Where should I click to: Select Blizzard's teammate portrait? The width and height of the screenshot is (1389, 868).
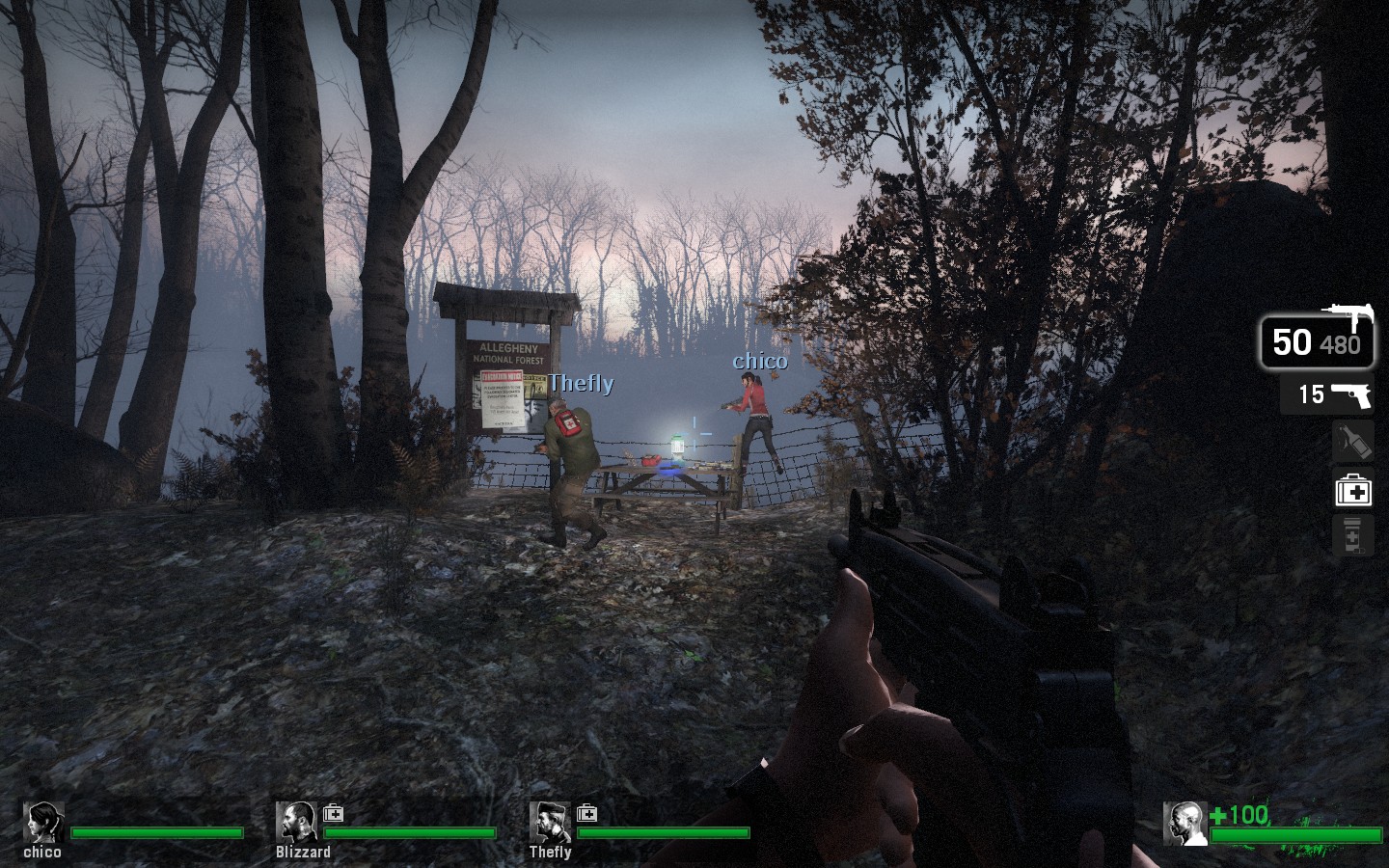pyautogui.click(x=296, y=822)
